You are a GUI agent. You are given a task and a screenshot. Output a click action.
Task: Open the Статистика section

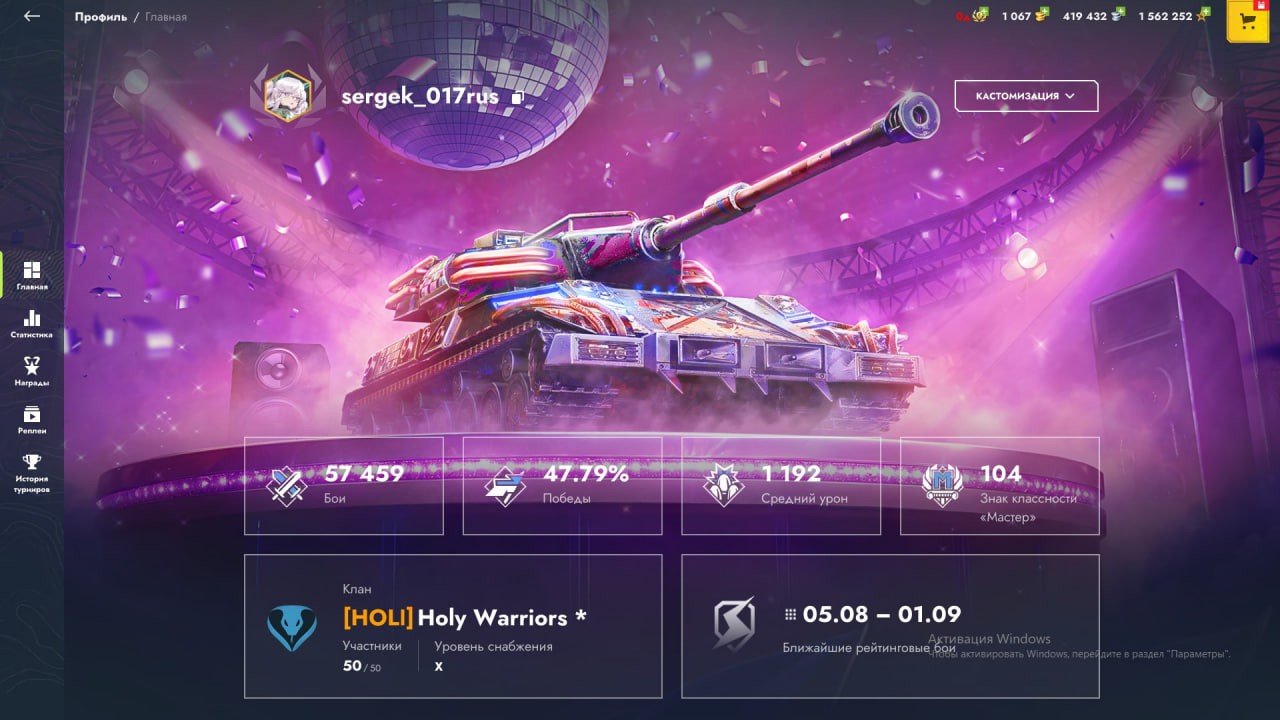pos(32,324)
